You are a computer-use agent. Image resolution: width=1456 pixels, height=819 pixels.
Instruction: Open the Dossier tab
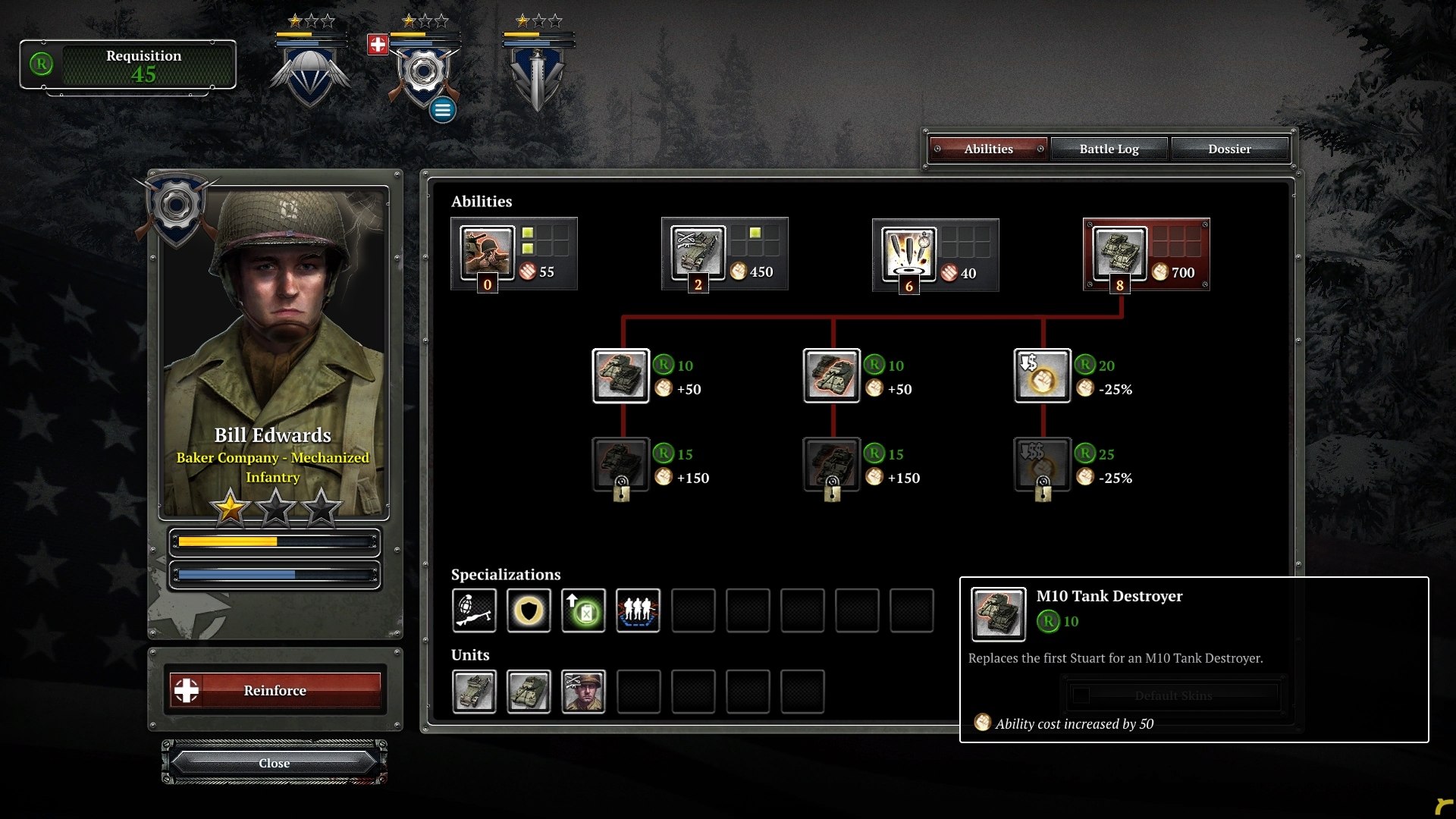click(x=1230, y=149)
